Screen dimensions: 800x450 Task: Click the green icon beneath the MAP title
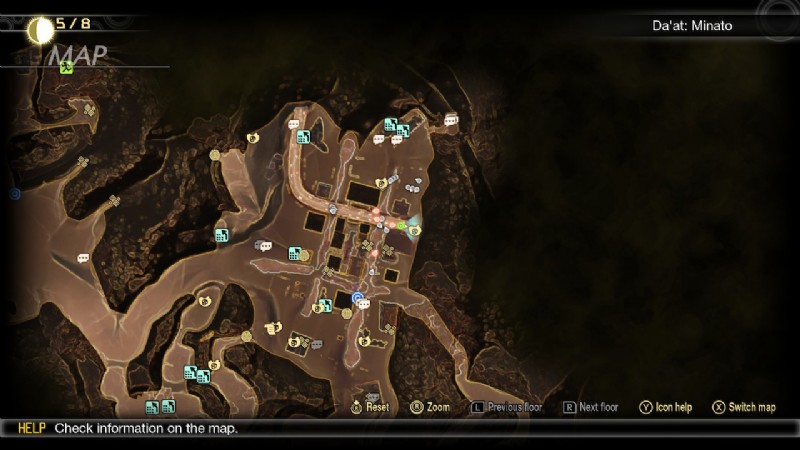[67, 68]
